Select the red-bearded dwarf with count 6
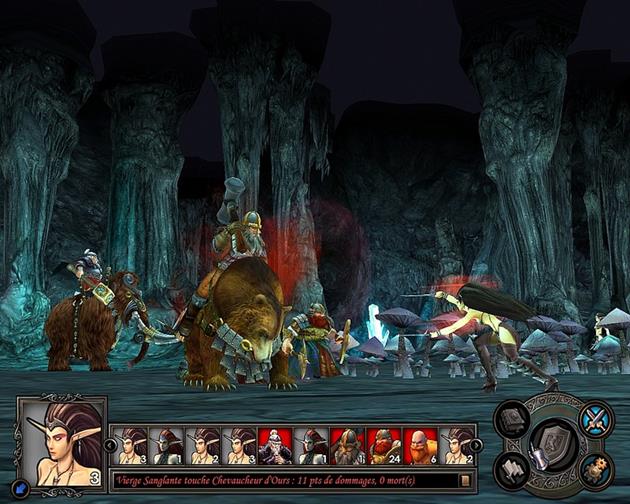 [421, 446]
